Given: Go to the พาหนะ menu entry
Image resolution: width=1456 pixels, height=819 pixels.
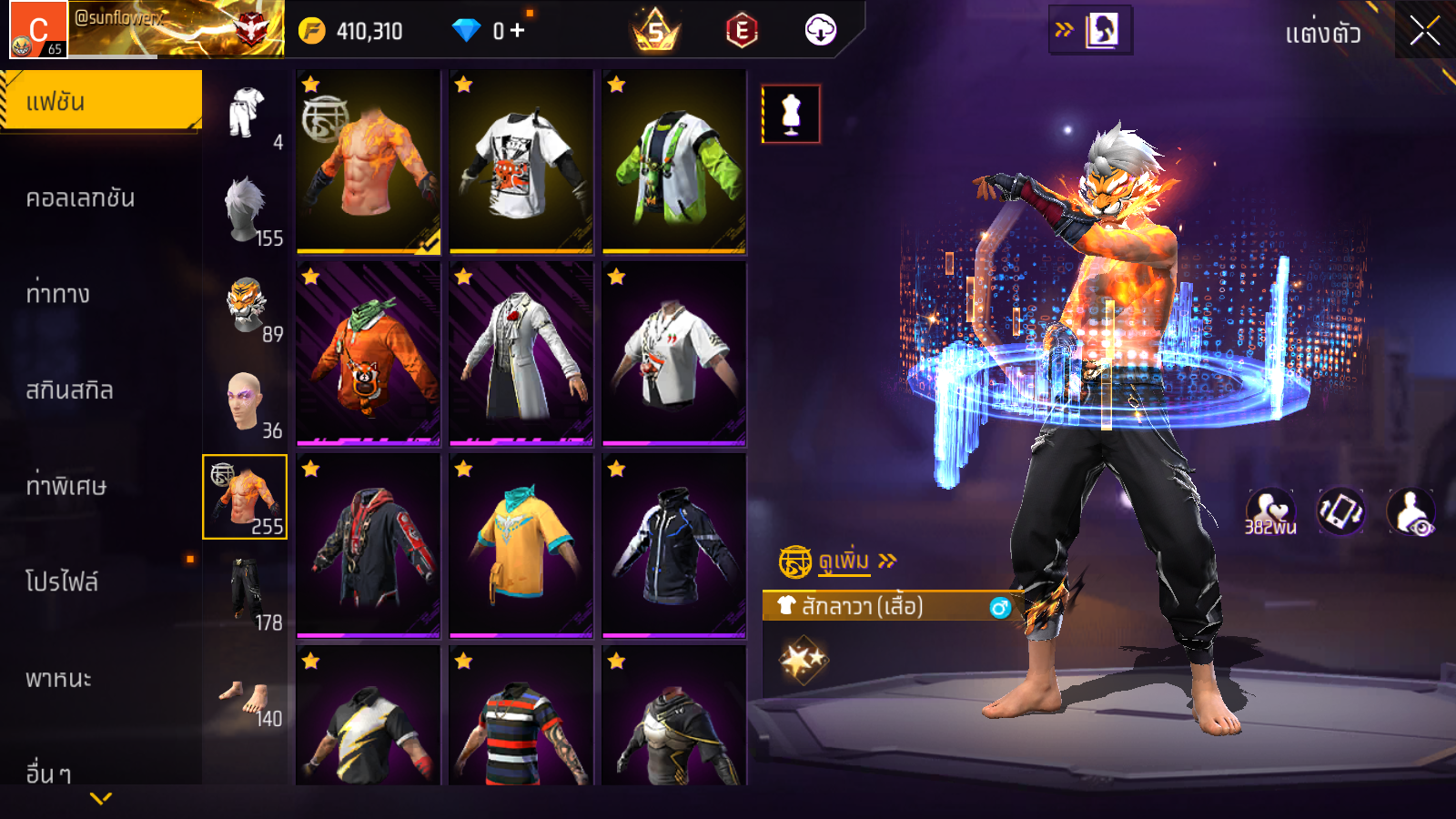Looking at the screenshot, I should pyautogui.click(x=58, y=679).
